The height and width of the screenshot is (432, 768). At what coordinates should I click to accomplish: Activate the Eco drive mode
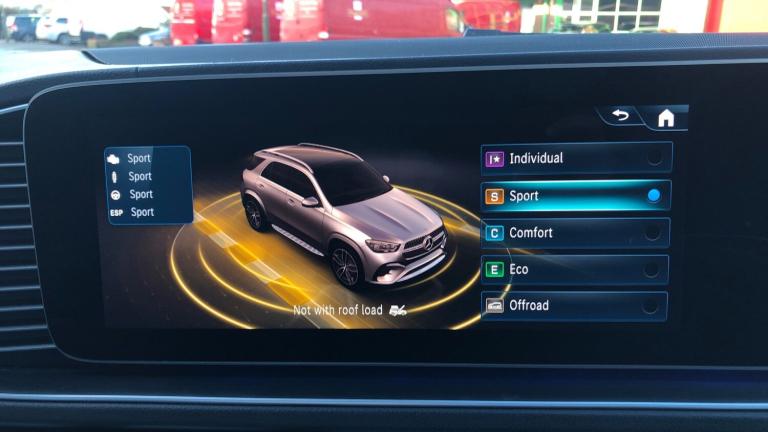[575, 269]
